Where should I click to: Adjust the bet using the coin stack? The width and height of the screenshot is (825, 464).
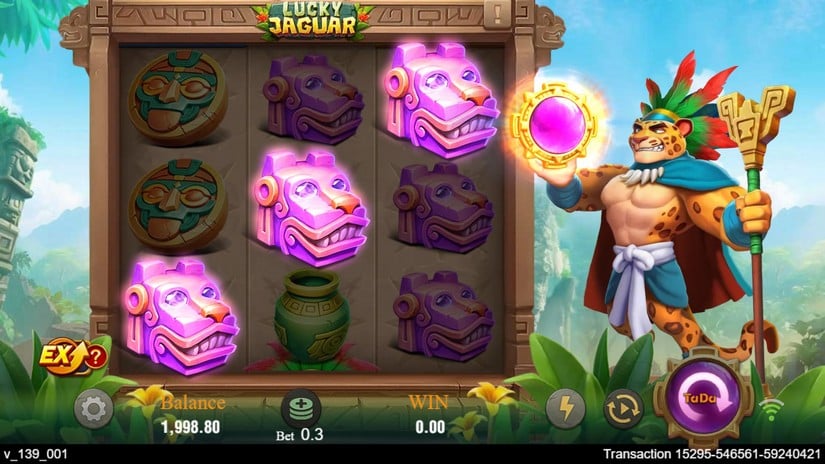pyautogui.click(x=298, y=408)
